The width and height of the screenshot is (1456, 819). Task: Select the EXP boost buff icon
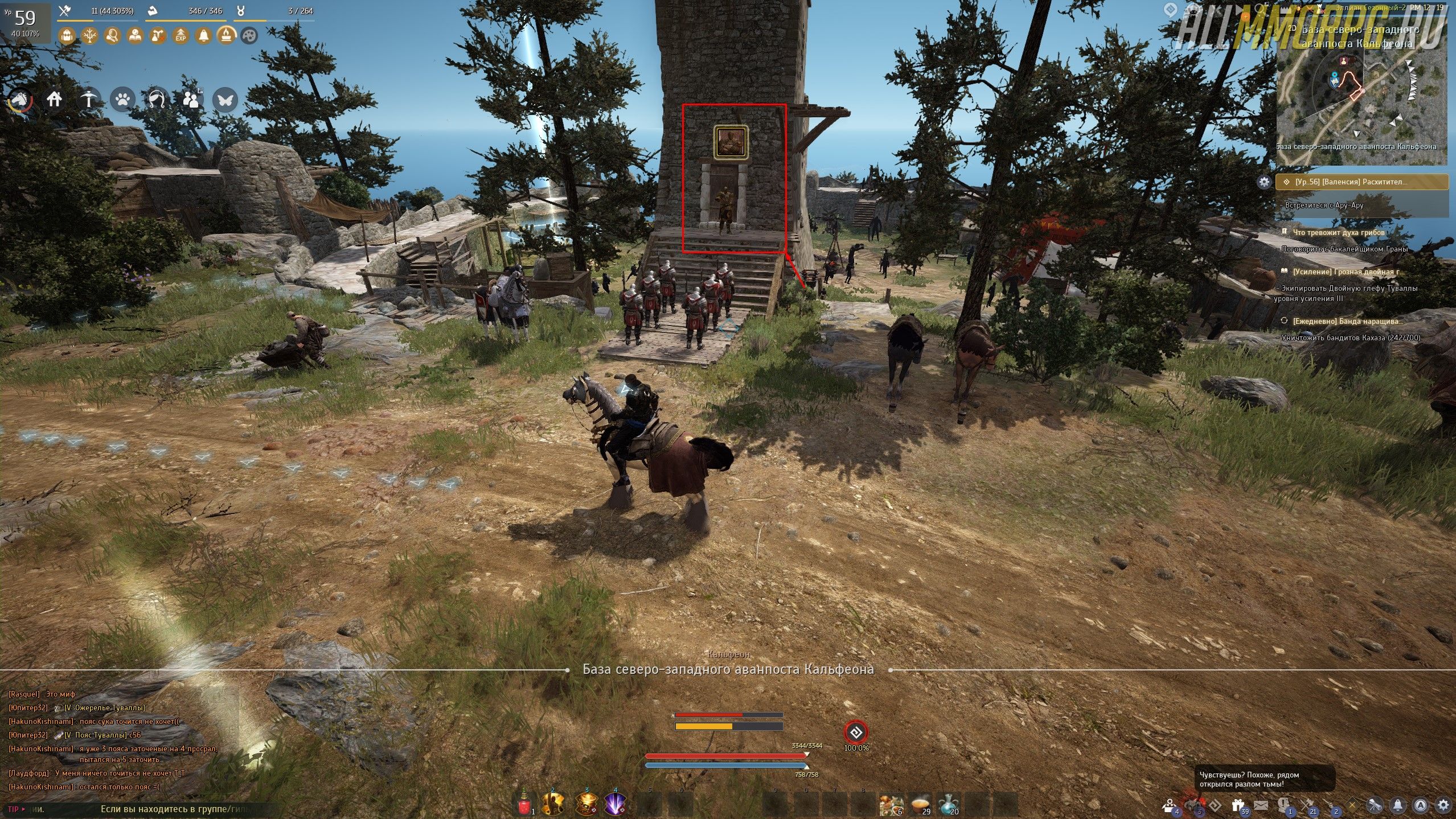[x=181, y=36]
